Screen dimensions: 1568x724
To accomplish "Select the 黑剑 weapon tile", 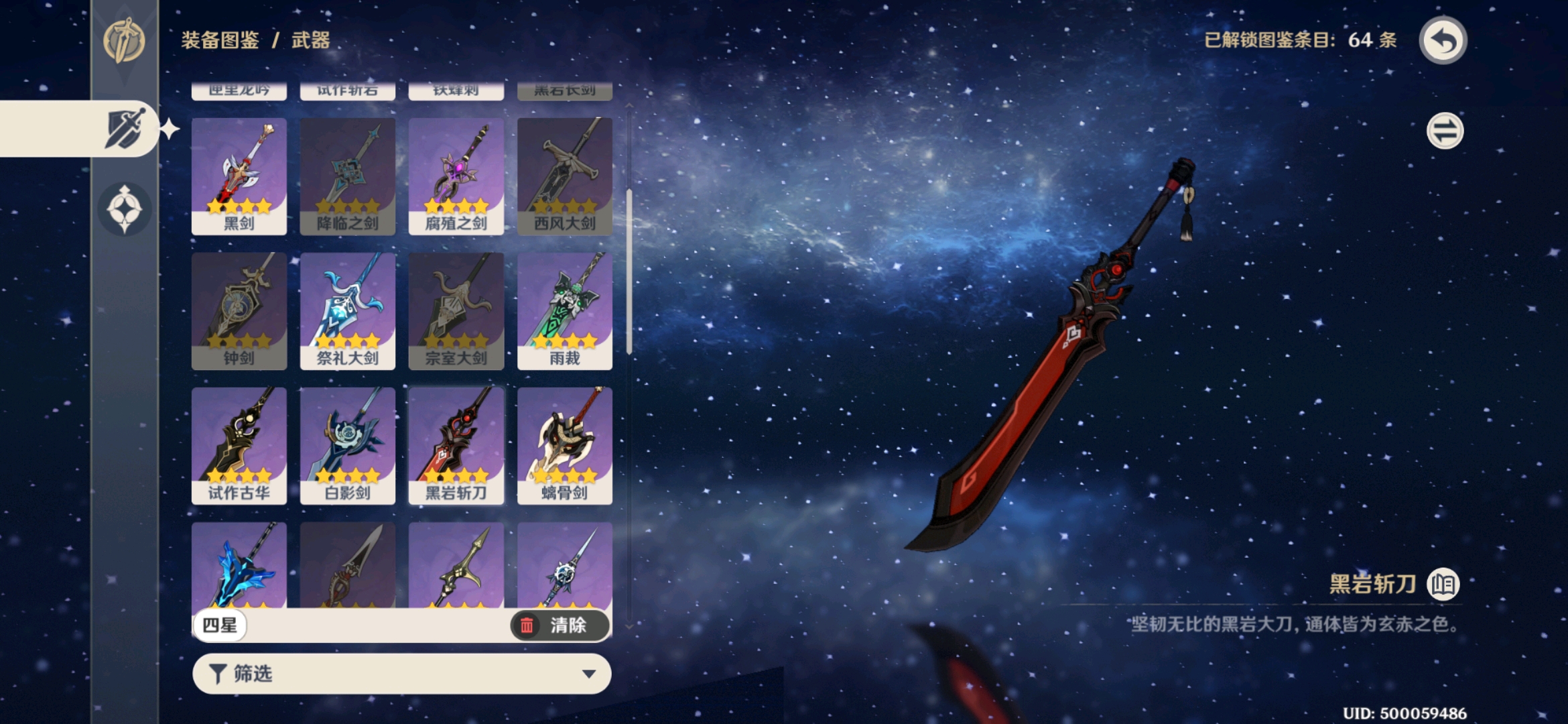I will [x=239, y=176].
